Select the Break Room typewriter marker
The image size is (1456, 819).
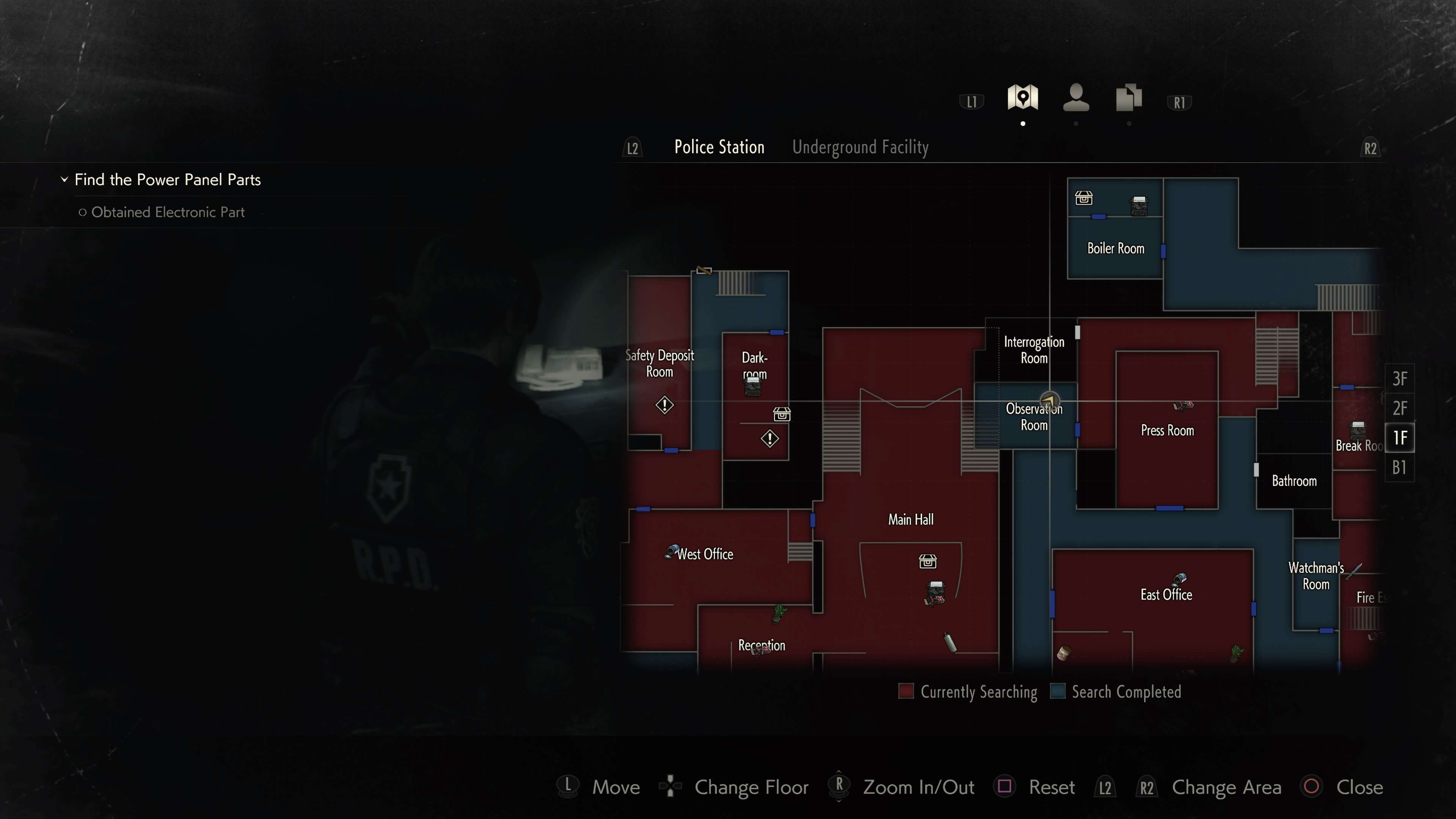coord(1358,429)
